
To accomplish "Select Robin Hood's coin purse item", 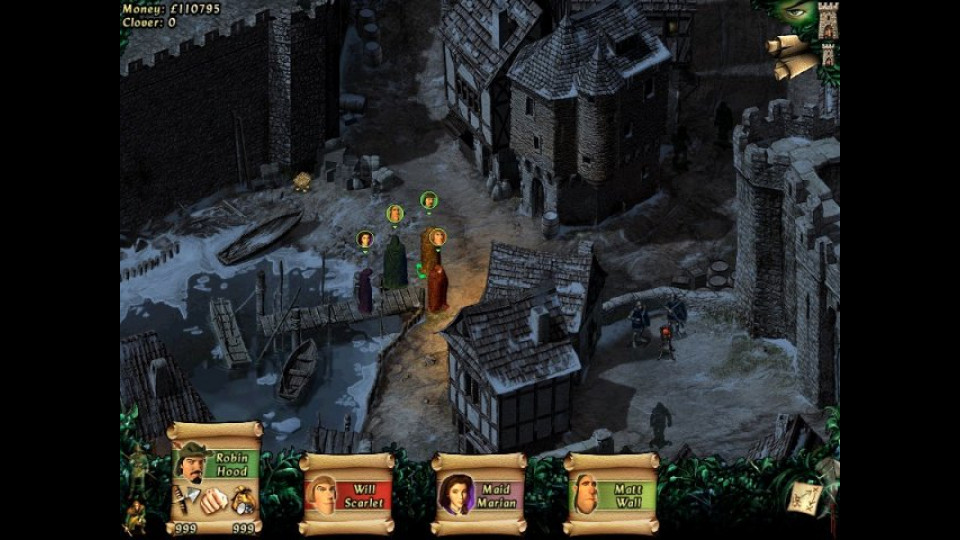I will pos(243,500).
